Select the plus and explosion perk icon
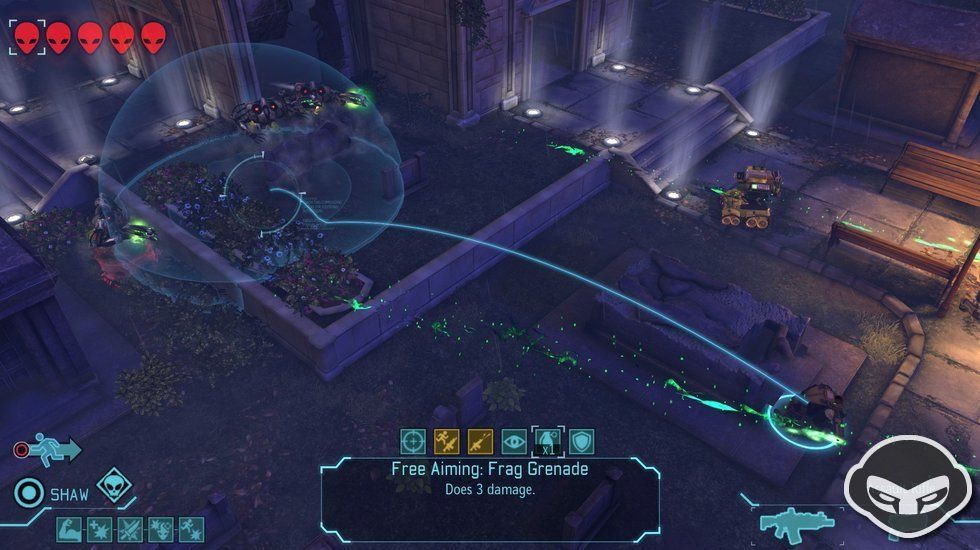This screenshot has height=550, width=980. point(100,528)
